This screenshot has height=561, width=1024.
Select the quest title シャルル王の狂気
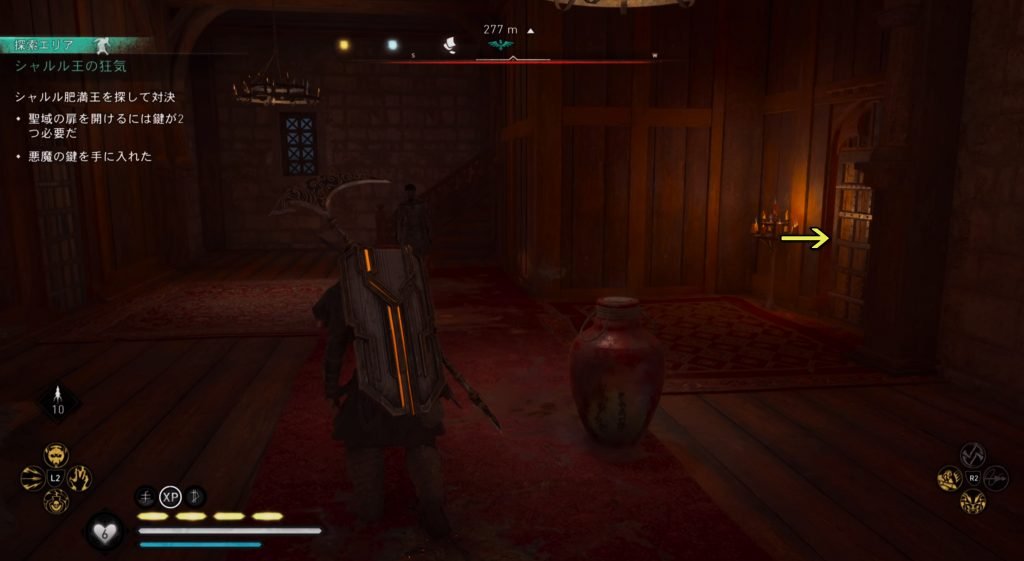click(70, 66)
